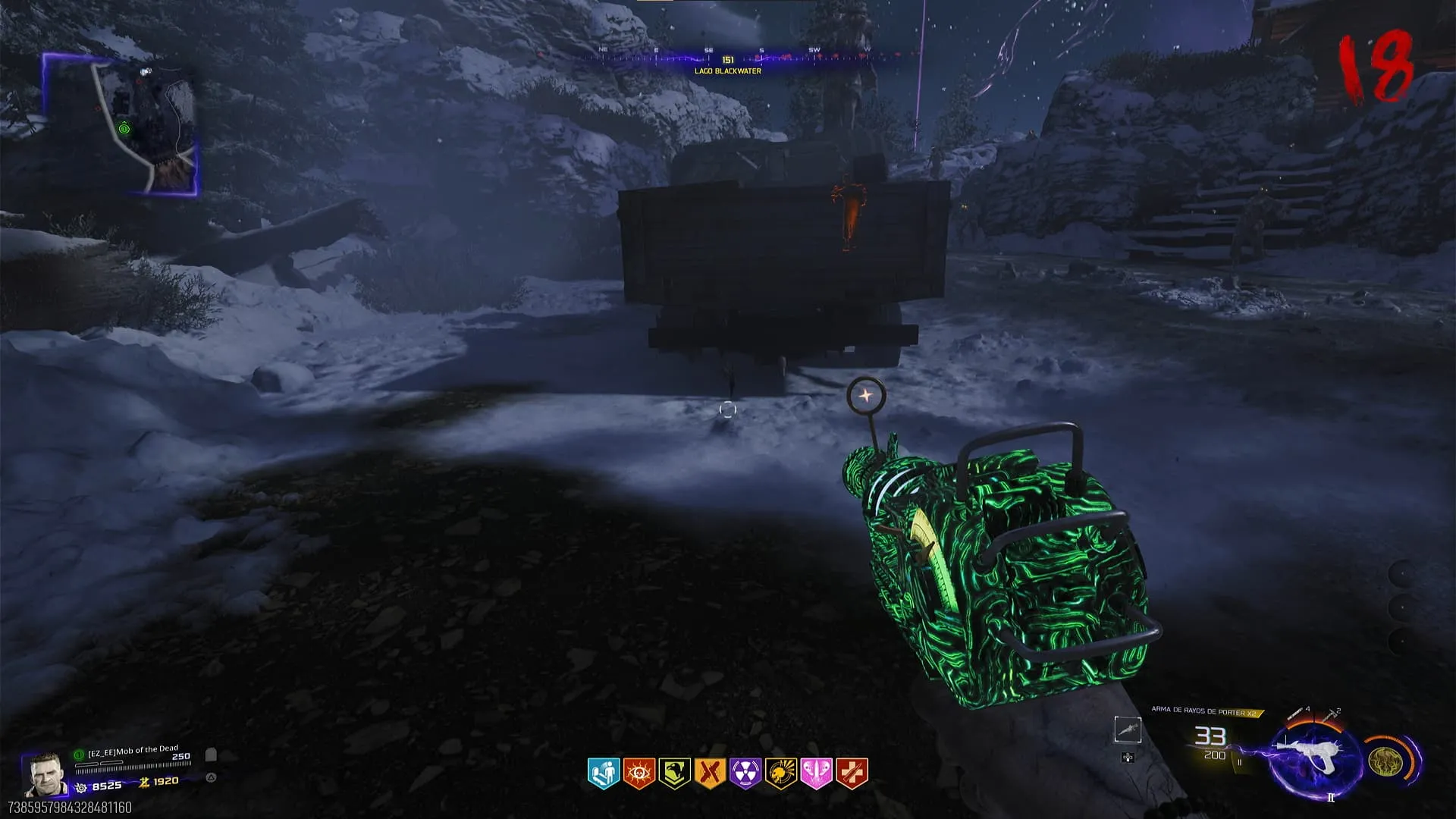Click the player character portrait
The height and width of the screenshot is (819, 1456).
tap(44, 773)
